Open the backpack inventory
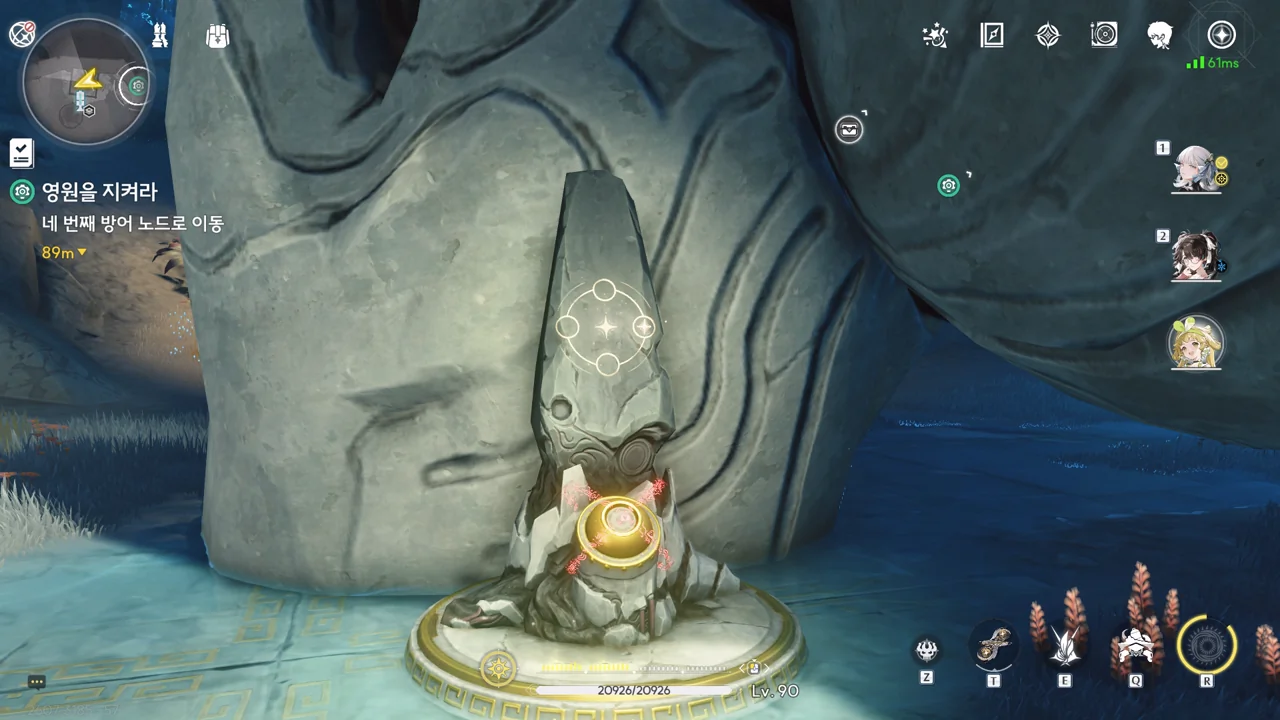1280x720 pixels. tap(217, 36)
